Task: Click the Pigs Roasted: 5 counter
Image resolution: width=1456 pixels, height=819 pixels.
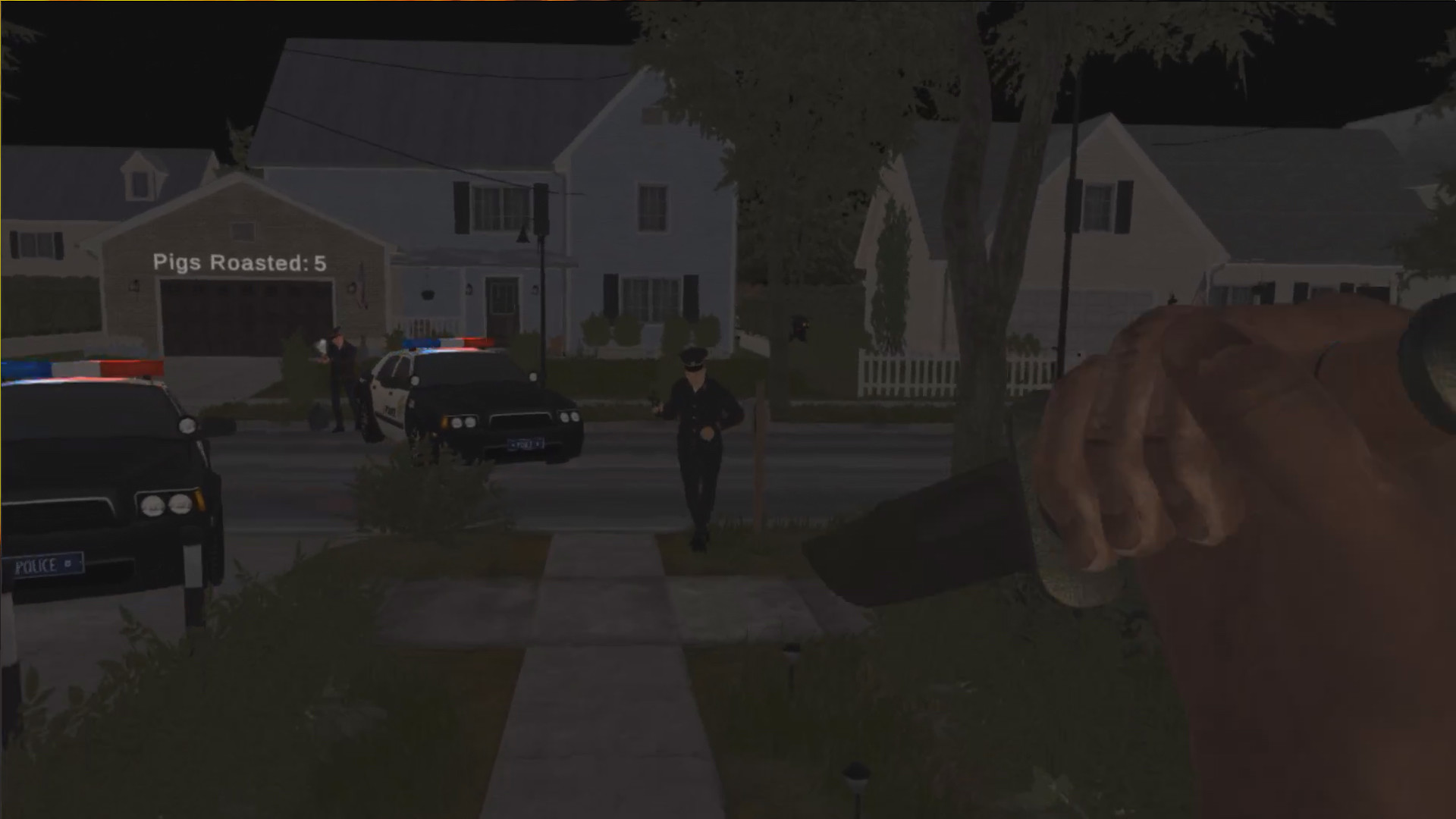Action: pyautogui.click(x=238, y=262)
